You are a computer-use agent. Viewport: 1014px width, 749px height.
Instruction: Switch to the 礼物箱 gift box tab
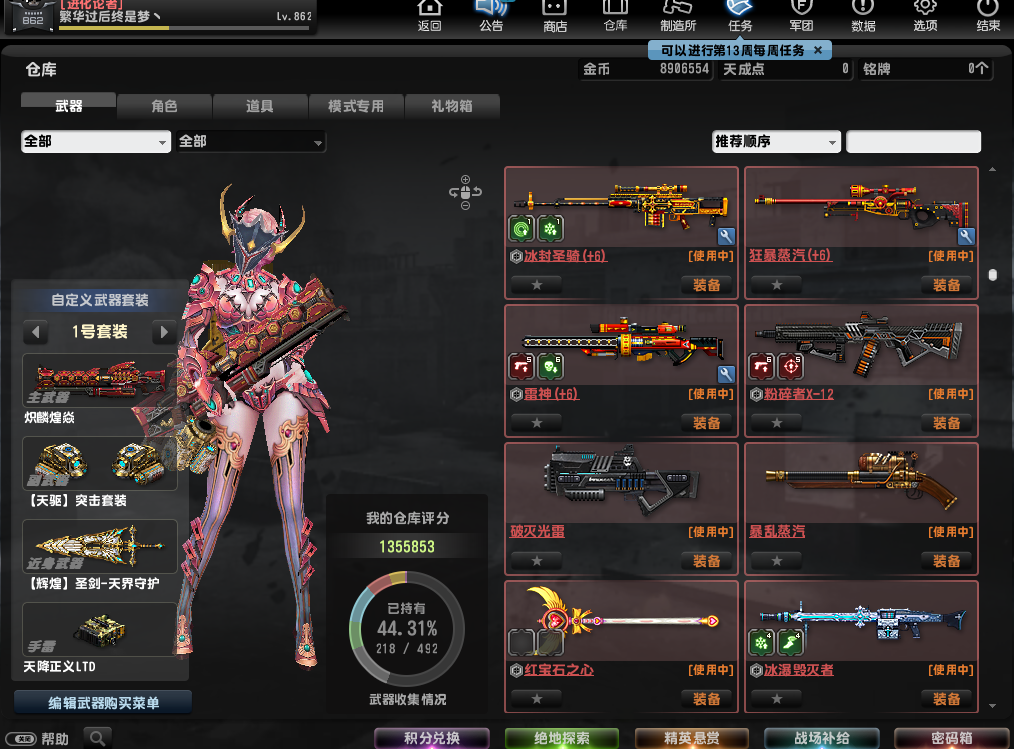point(452,106)
